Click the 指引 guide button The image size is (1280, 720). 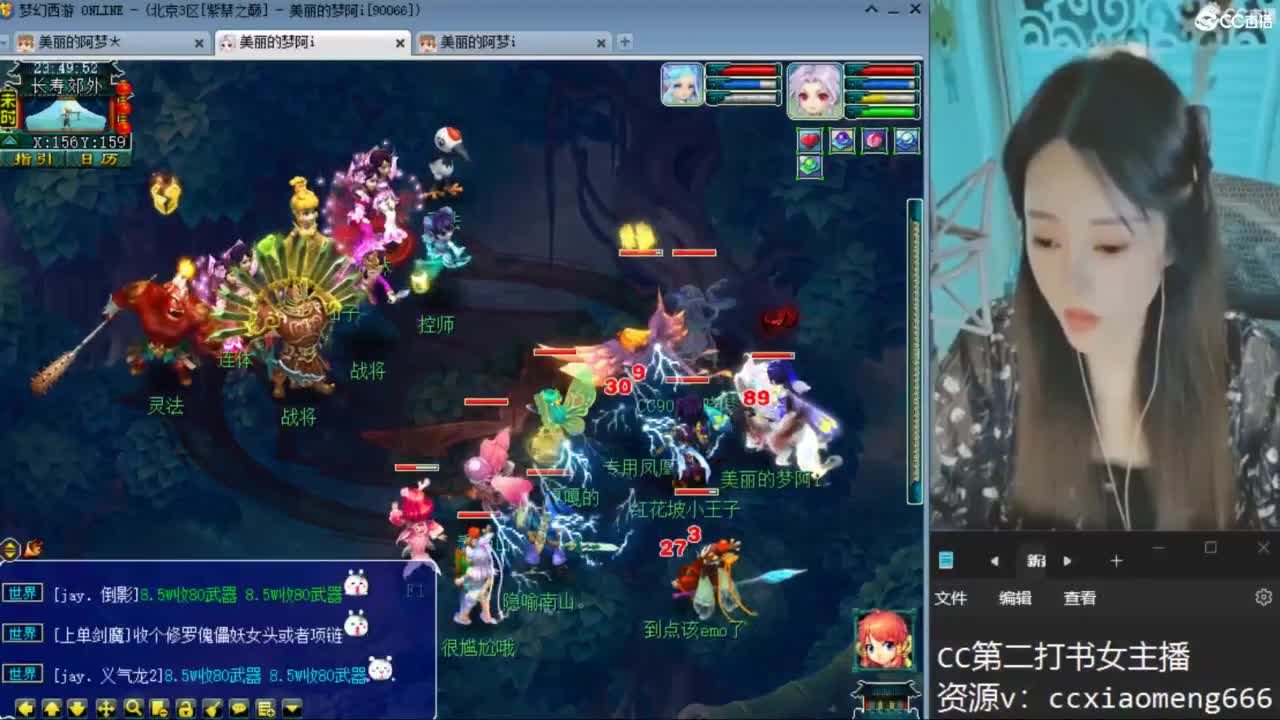[34, 159]
